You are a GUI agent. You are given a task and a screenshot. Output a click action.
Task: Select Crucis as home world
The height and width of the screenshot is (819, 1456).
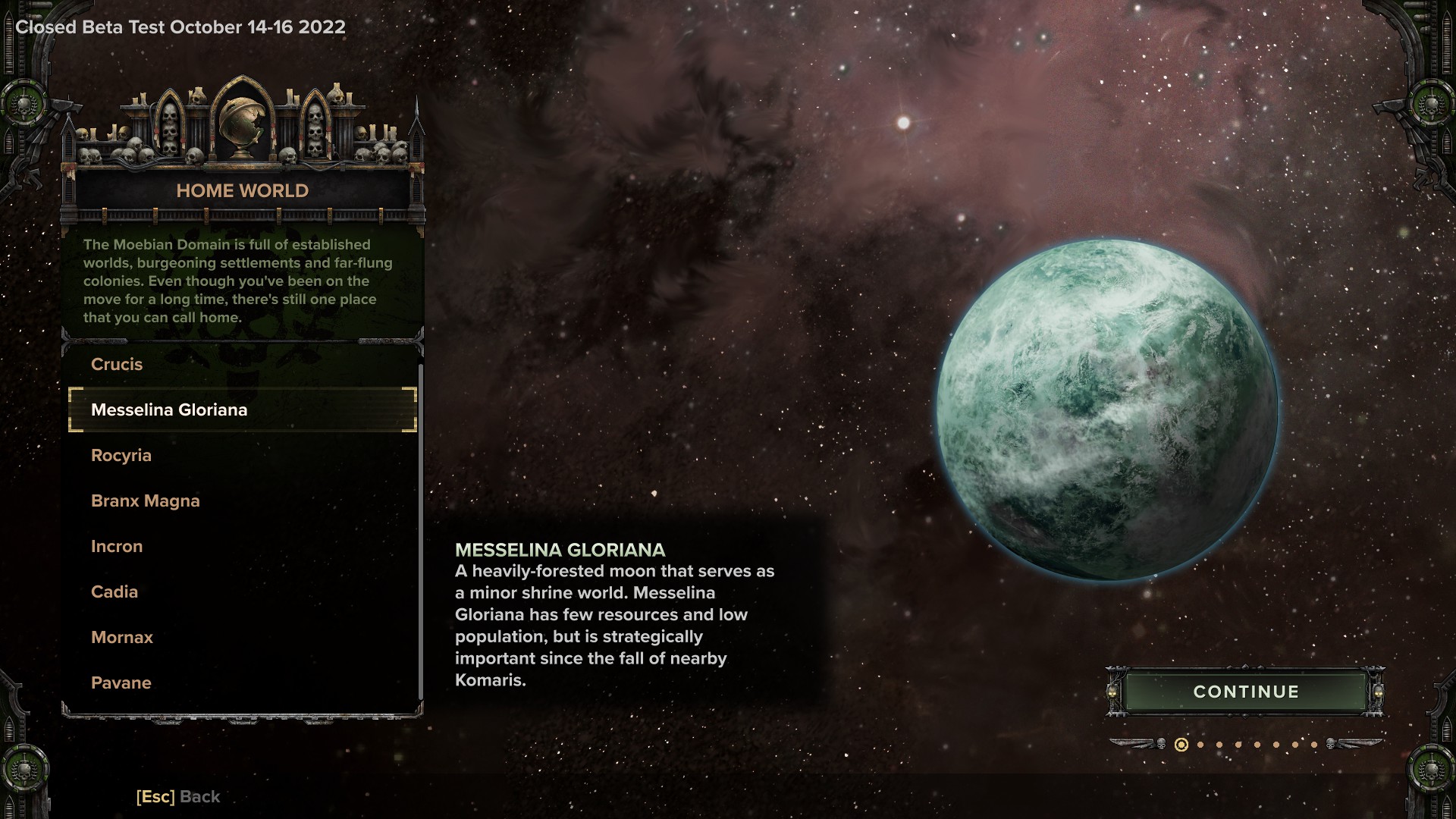117,365
